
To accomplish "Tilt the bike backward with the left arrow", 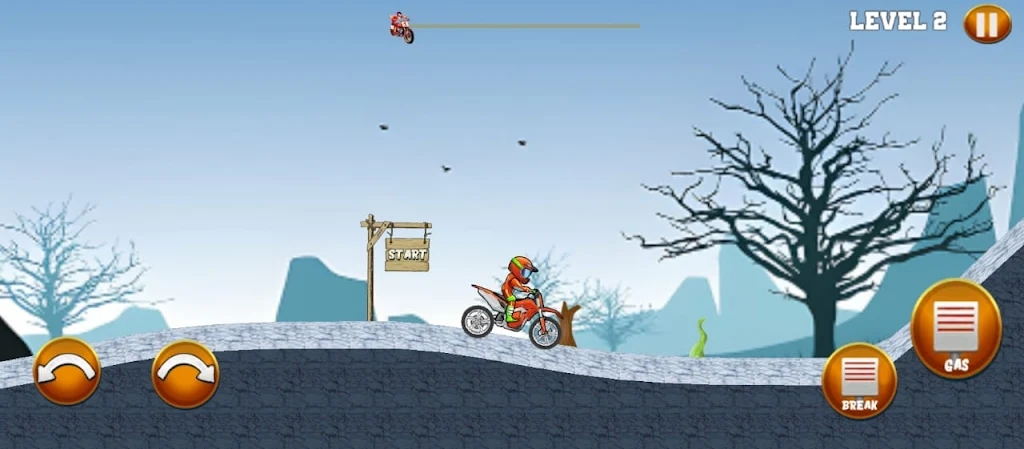I will coord(67,371).
